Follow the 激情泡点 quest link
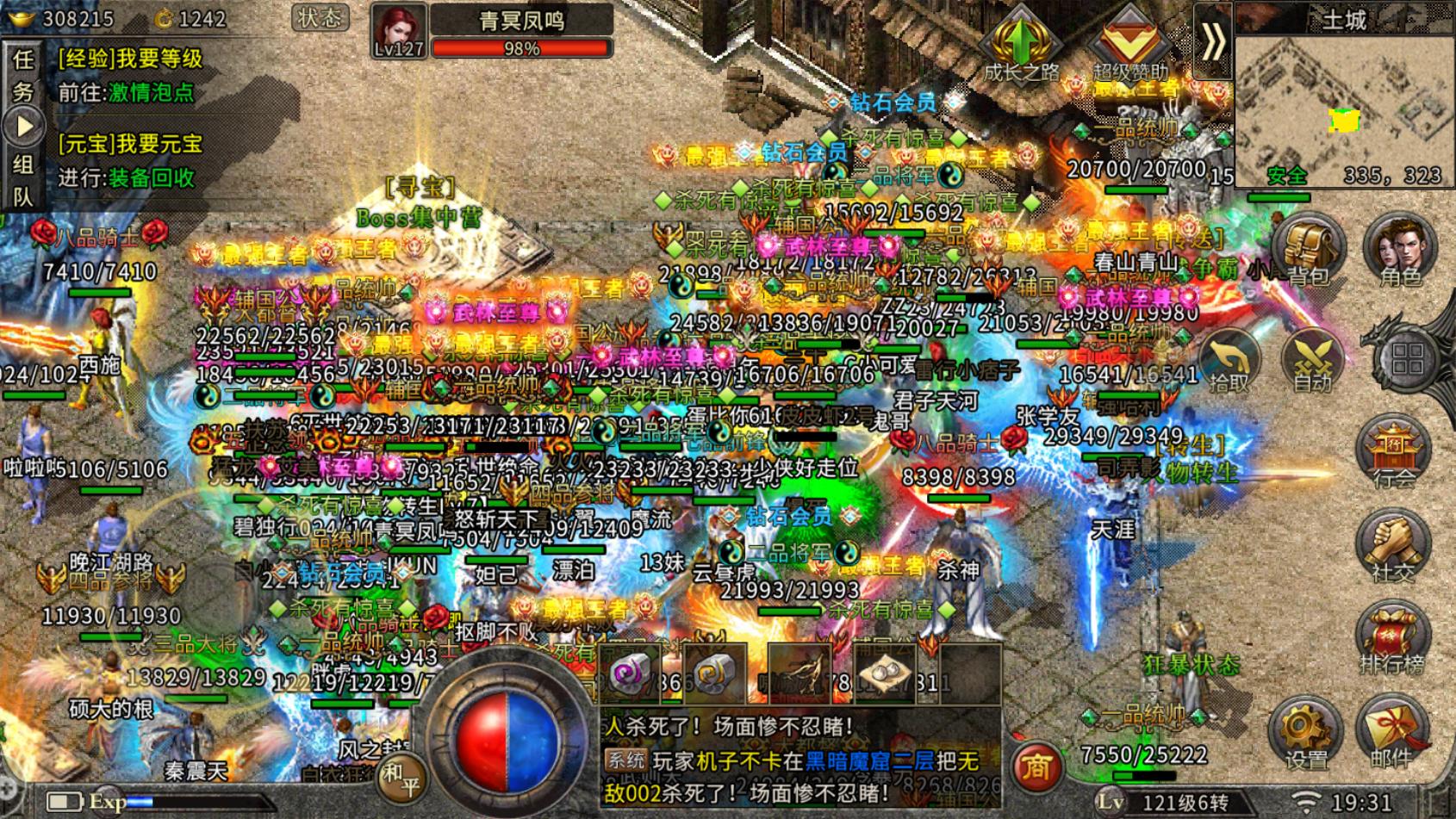The width and height of the screenshot is (1456, 819). coord(152,92)
